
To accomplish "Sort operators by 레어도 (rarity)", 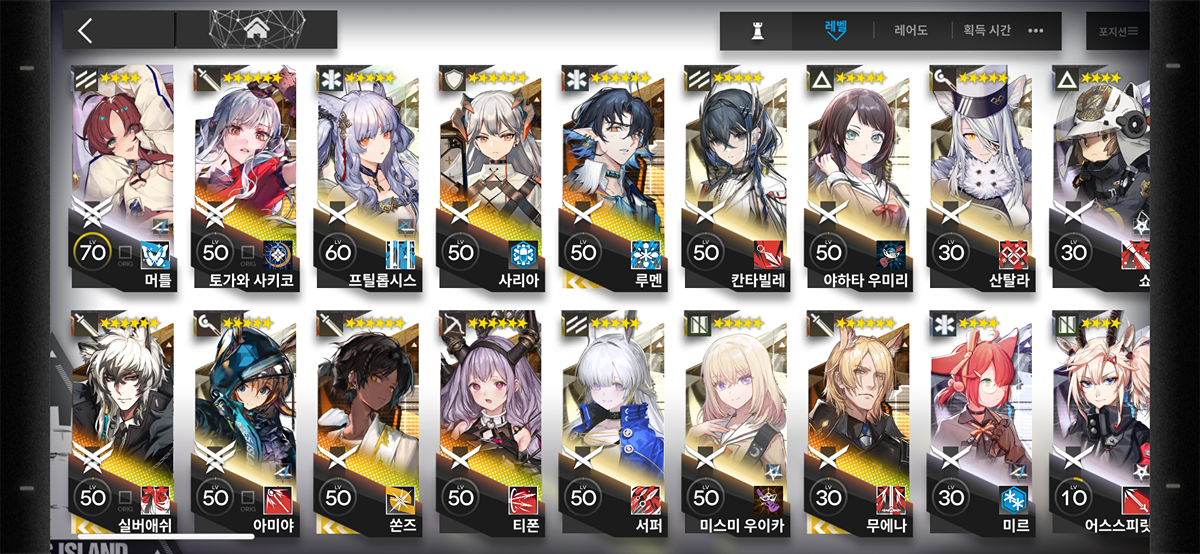I will click(x=910, y=31).
